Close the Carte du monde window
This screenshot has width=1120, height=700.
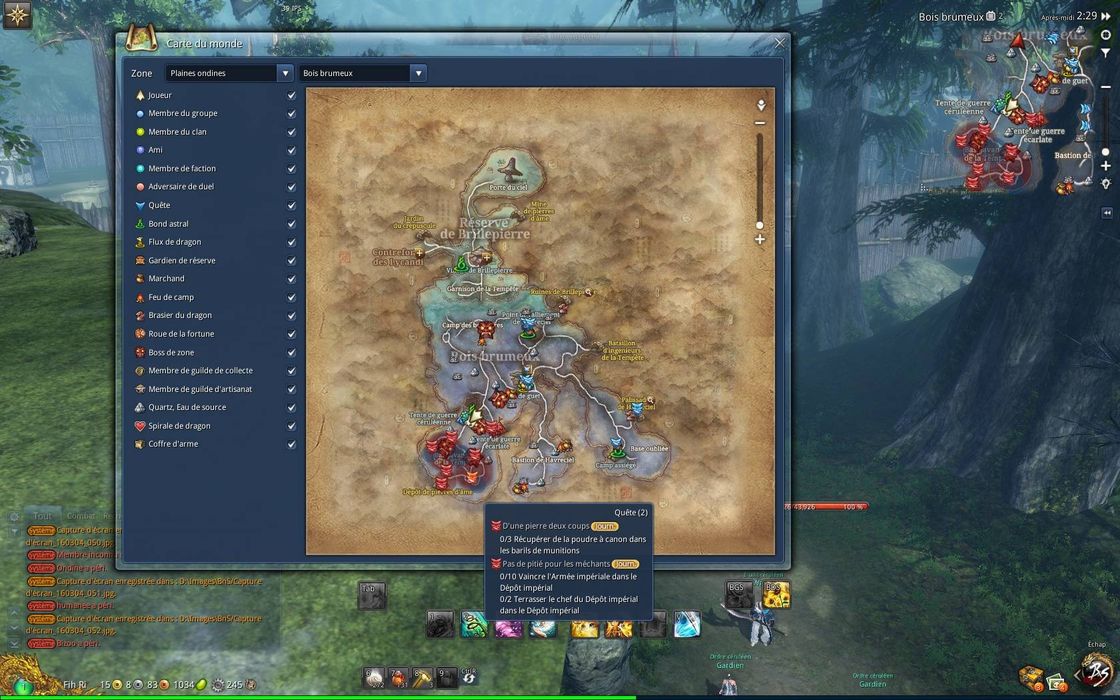pyautogui.click(x=780, y=43)
